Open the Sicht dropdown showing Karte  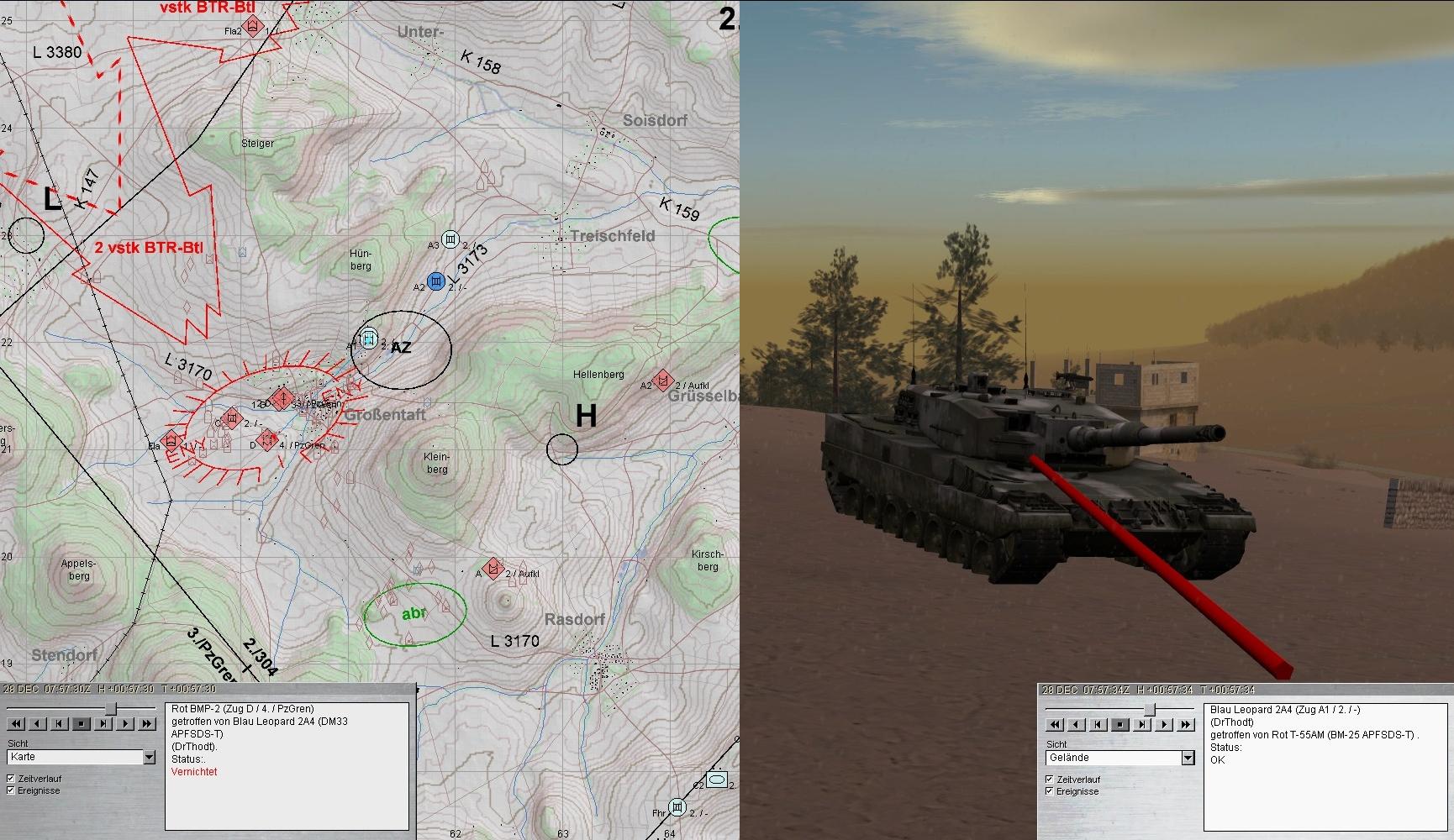pos(149,758)
